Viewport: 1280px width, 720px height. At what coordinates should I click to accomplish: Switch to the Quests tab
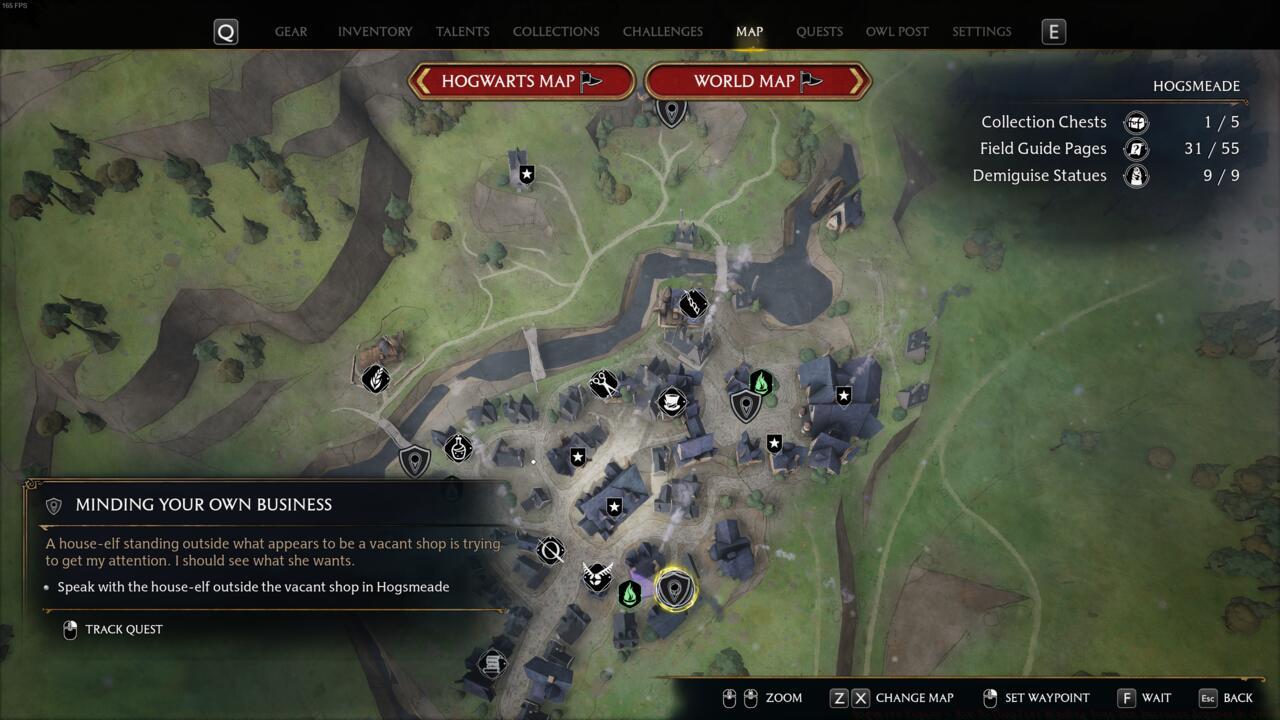pos(819,31)
